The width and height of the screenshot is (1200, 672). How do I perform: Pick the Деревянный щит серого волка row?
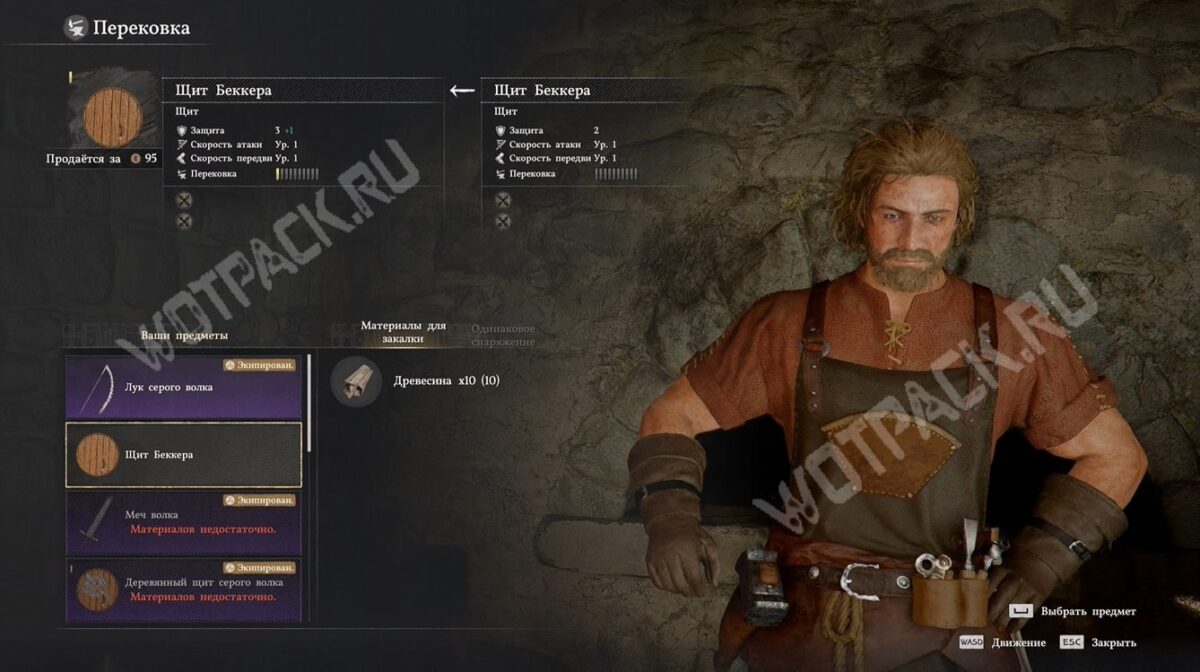click(x=184, y=589)
